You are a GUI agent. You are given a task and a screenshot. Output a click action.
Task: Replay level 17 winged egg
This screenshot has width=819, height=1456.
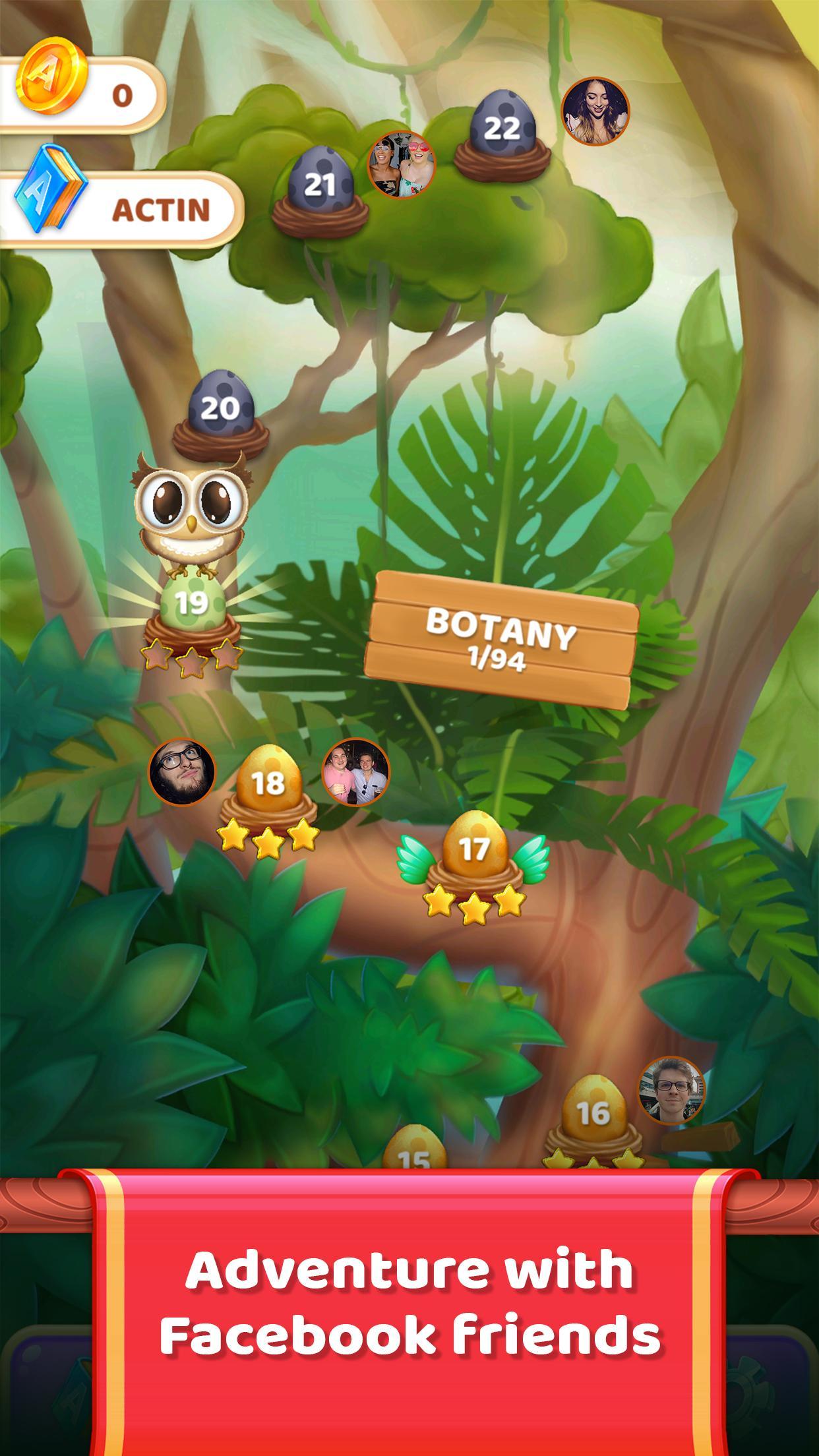click(x=473, y=851)
